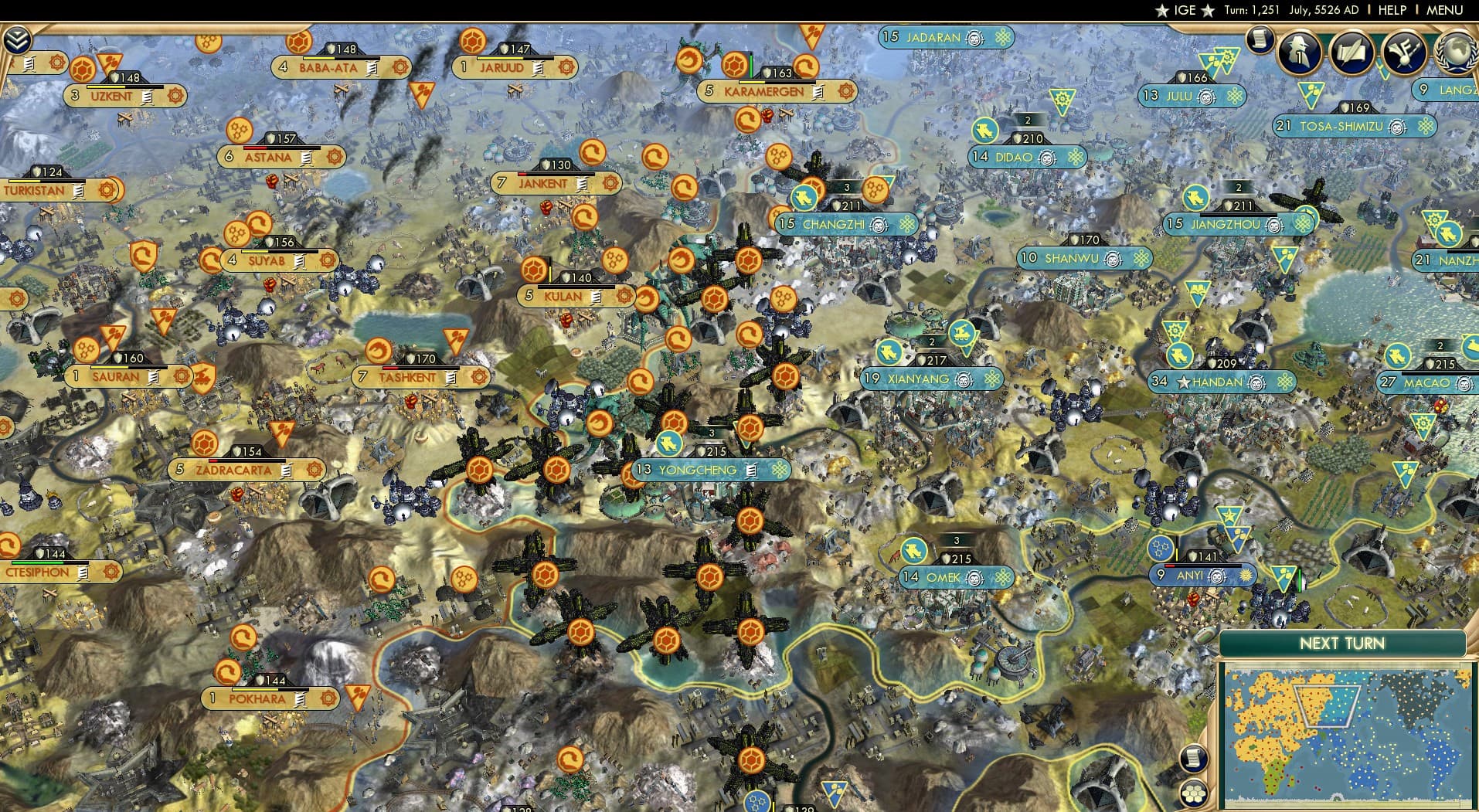Image resolution: width=1479 pixels, height=812 pixels.
Task: Open HELP from the top bar
Action: pos(1392,11)
